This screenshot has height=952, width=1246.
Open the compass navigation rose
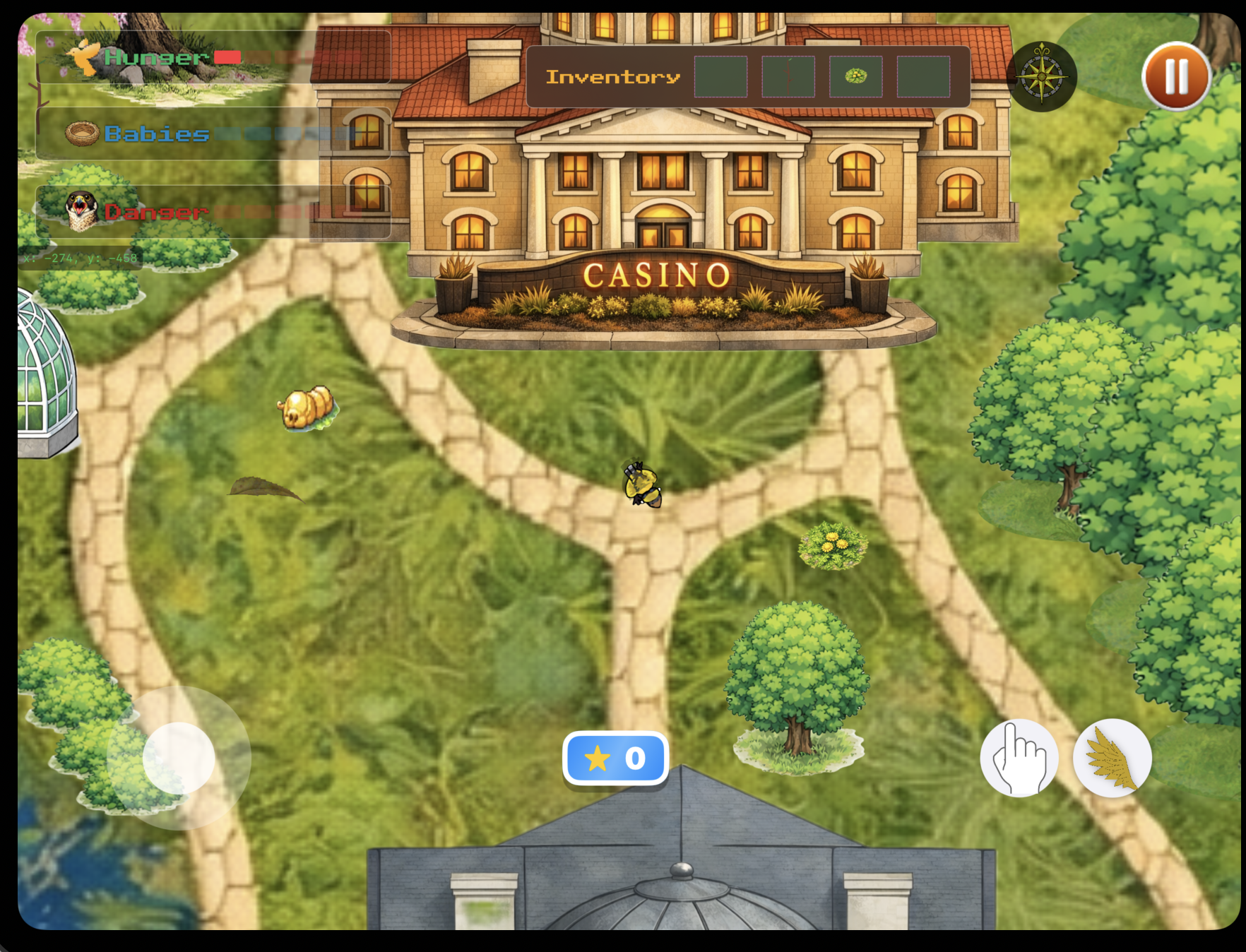click(x=1042, y=76)
